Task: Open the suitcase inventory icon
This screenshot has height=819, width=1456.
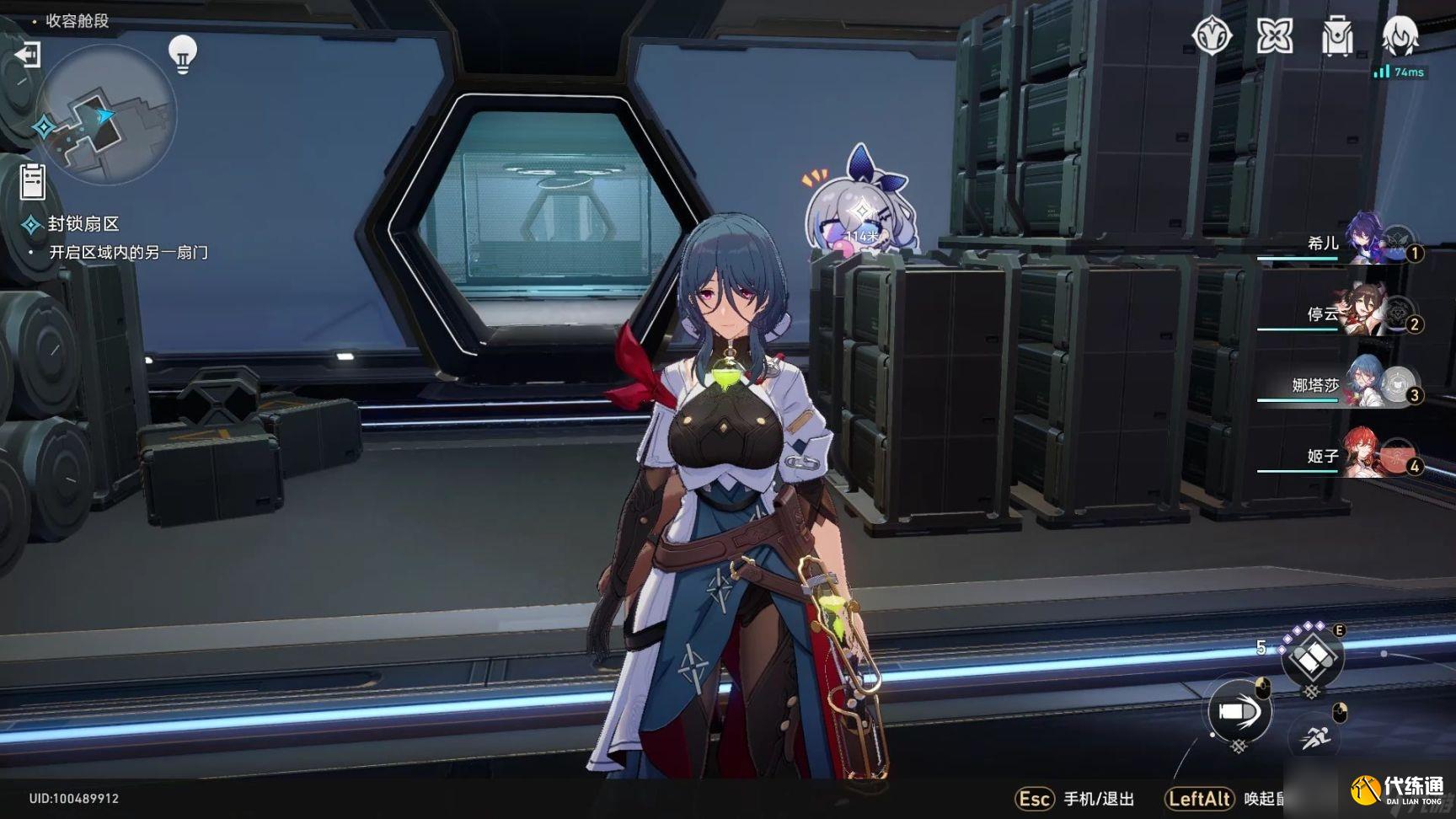Action: [x=1337, y=36]
